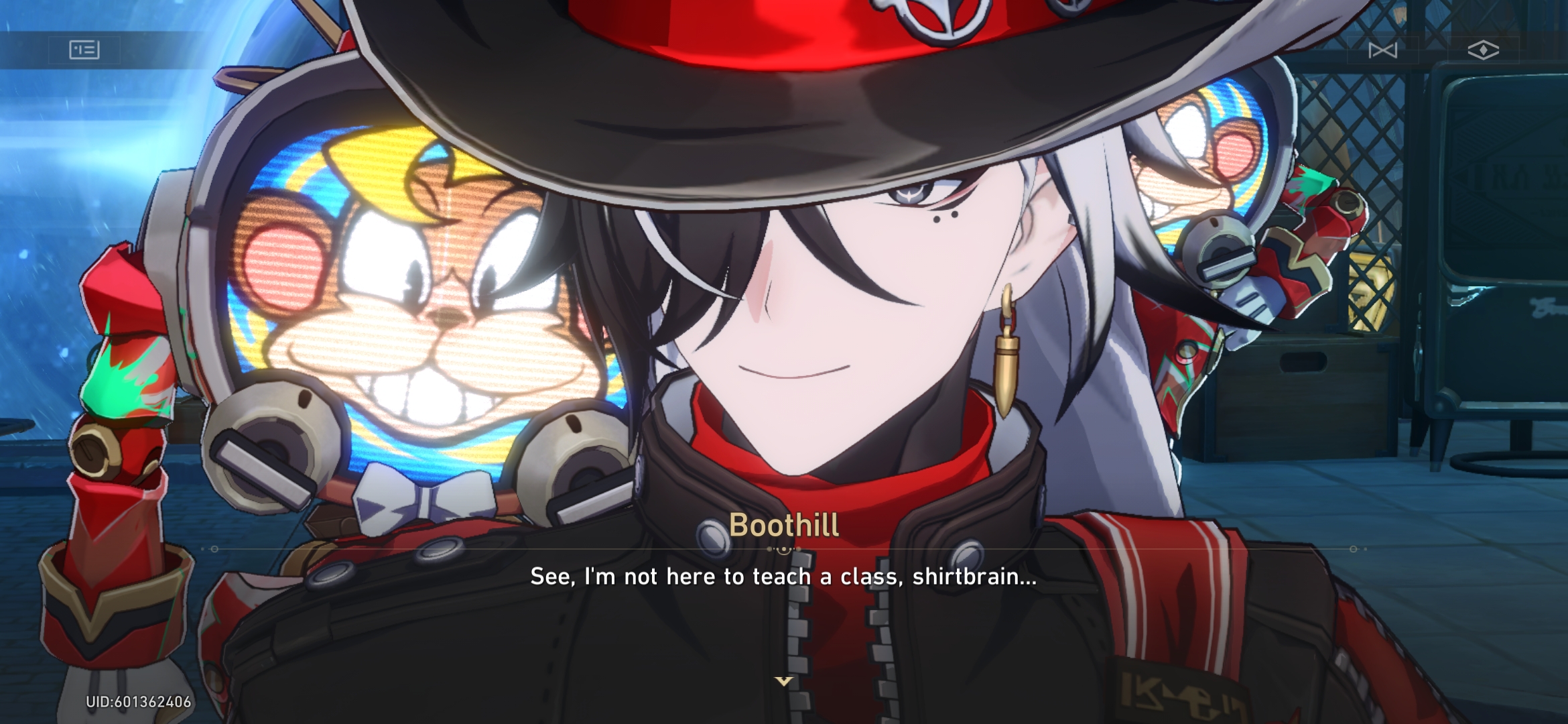The height and width of the screenshot is (724, 1568).
Task: Select the Boothill name label
Action: click(783, 528)
